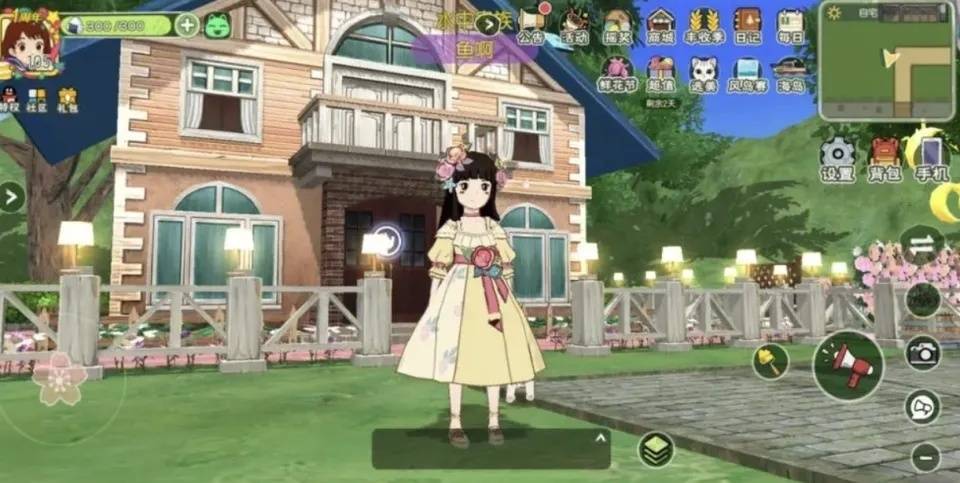This screenshot has height=483, width=960.
Task: Open the 活动 events menu
Action: (x=574, y=23)
